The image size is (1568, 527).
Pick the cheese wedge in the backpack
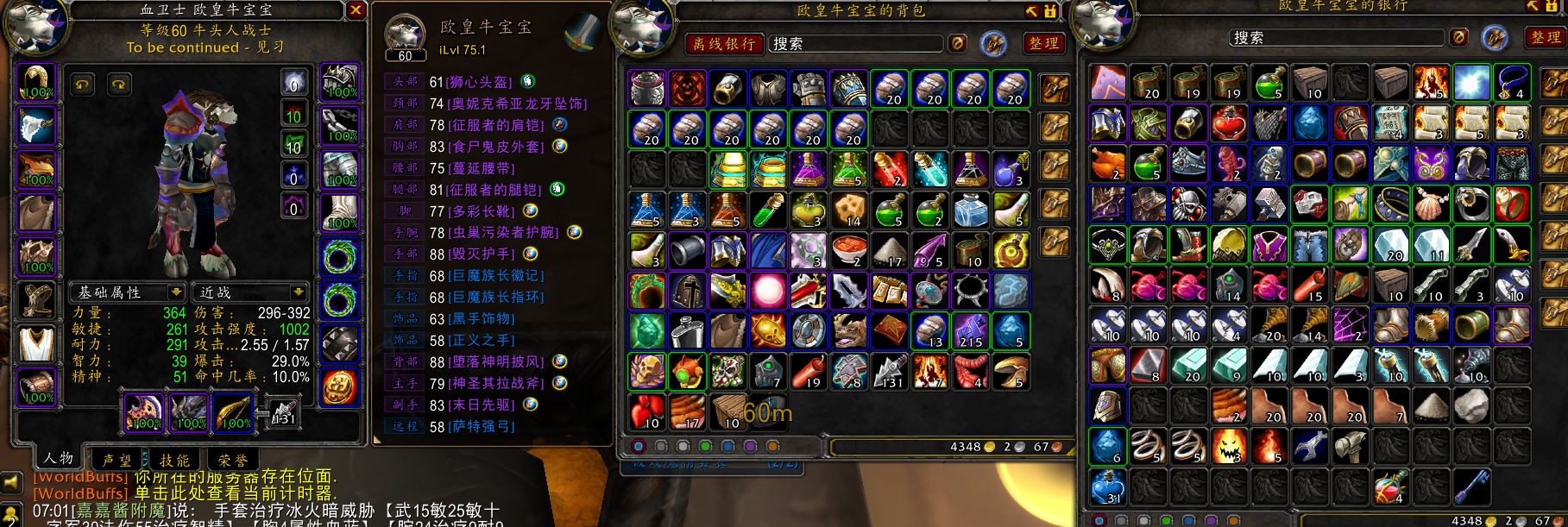(x=850, y=210)
